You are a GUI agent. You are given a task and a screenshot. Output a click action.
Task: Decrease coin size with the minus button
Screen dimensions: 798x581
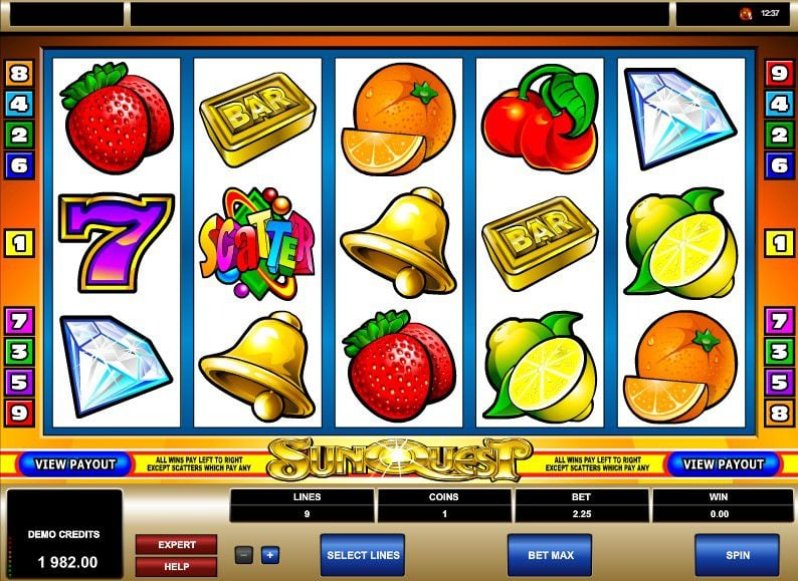click(244, 555)
